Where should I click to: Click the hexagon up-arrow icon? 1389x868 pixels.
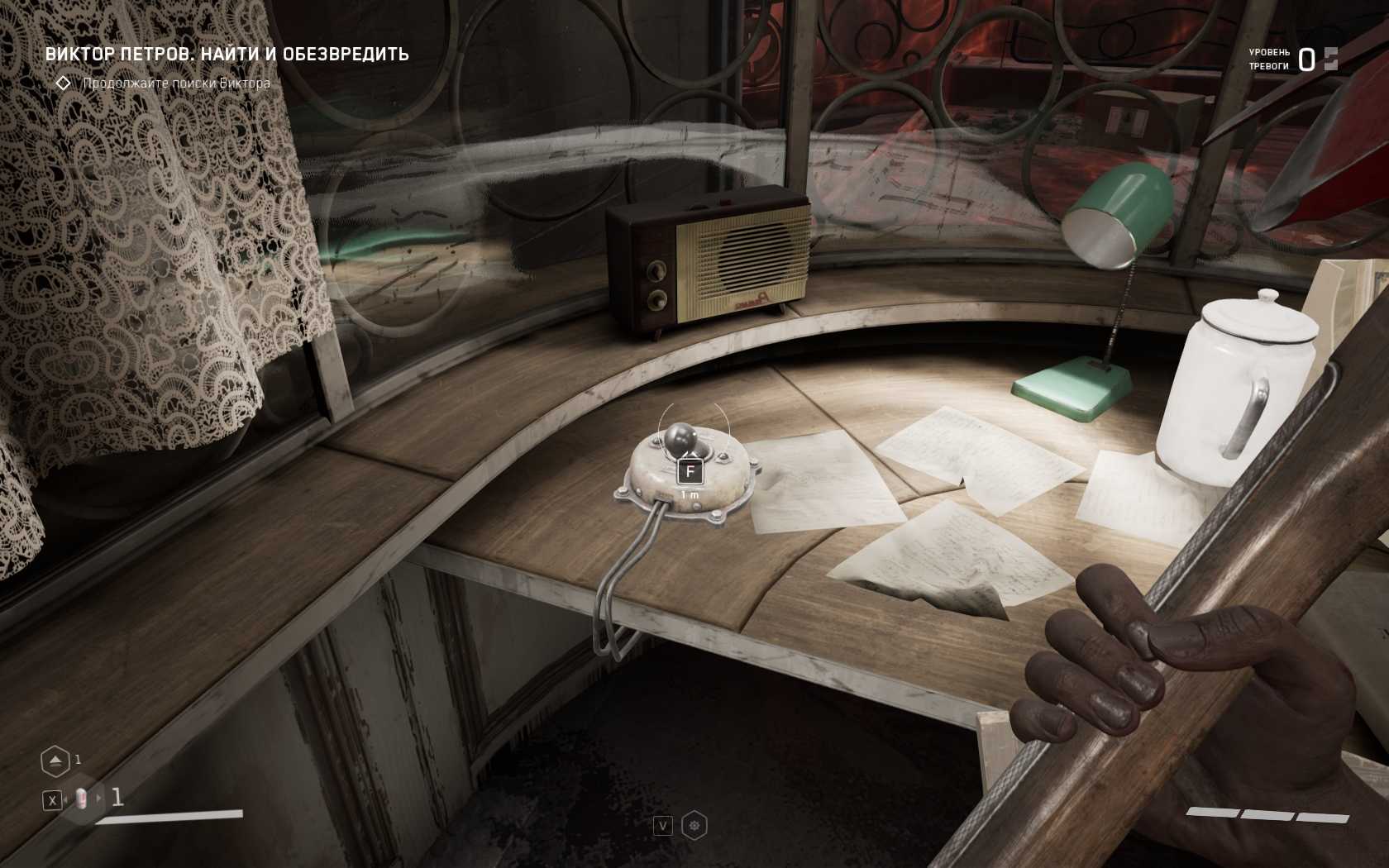click(55, 761)
